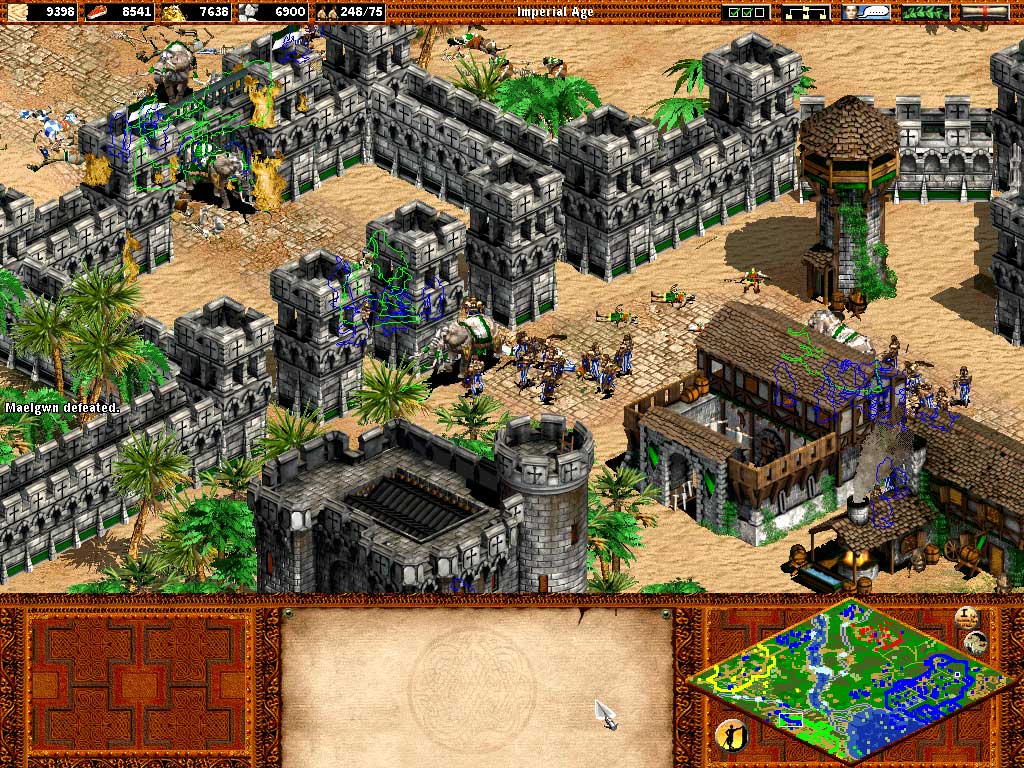The image size is (1024, 768).
Task: Open the game menu scroll button
Action: coord(985,12)
